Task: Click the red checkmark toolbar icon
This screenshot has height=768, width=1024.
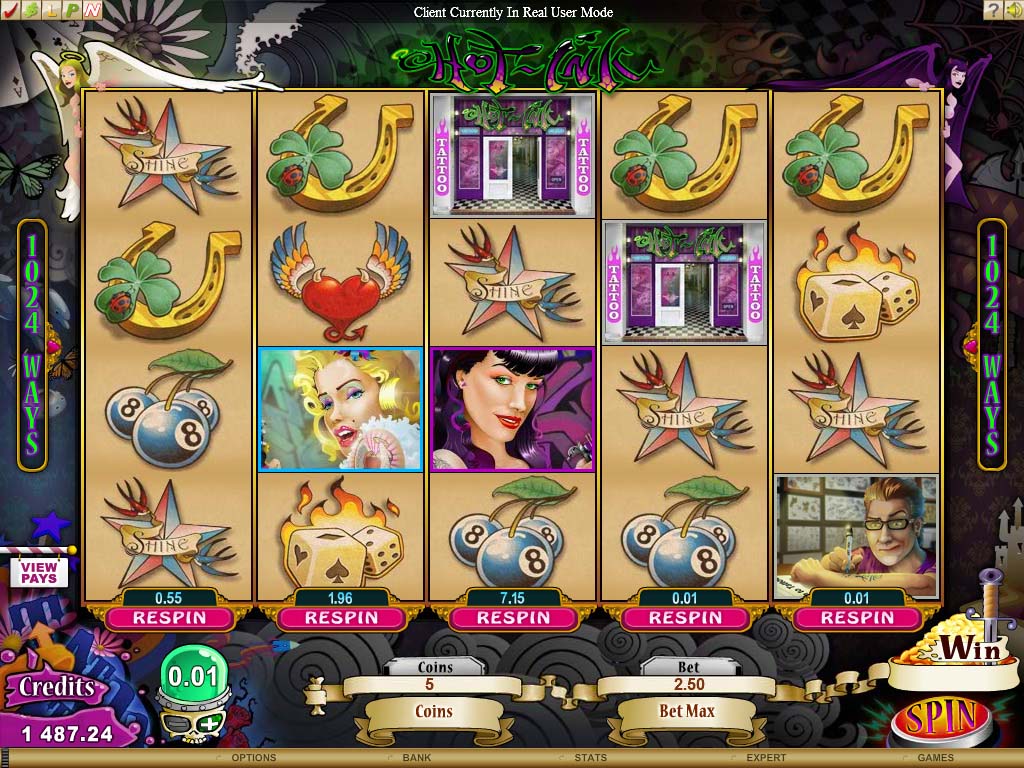Action: click(x=10, y=10)
